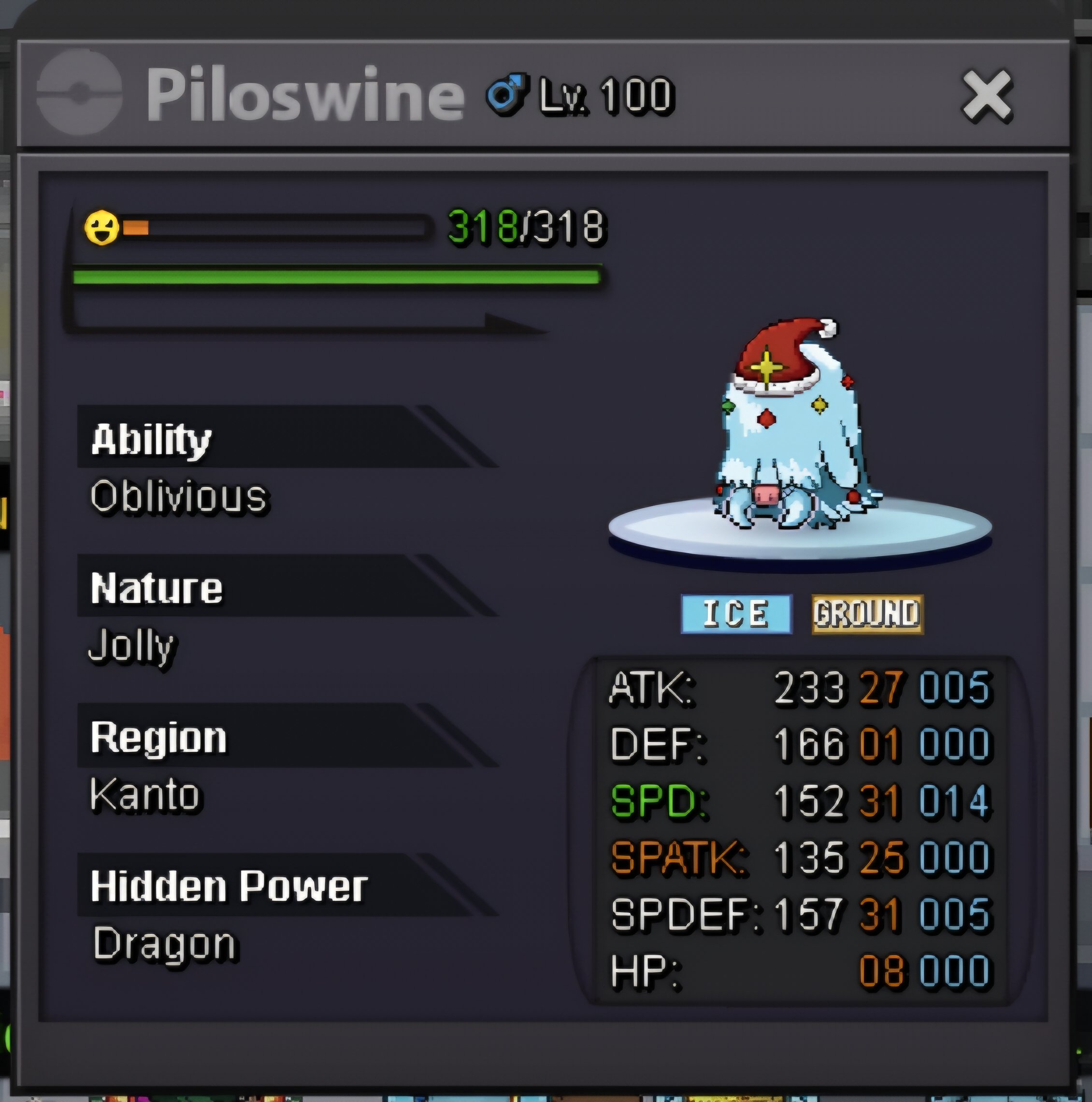Close the Piloswine summary window
The height and width of the screenshot is (1102, 1092).
tap(987, 96)
